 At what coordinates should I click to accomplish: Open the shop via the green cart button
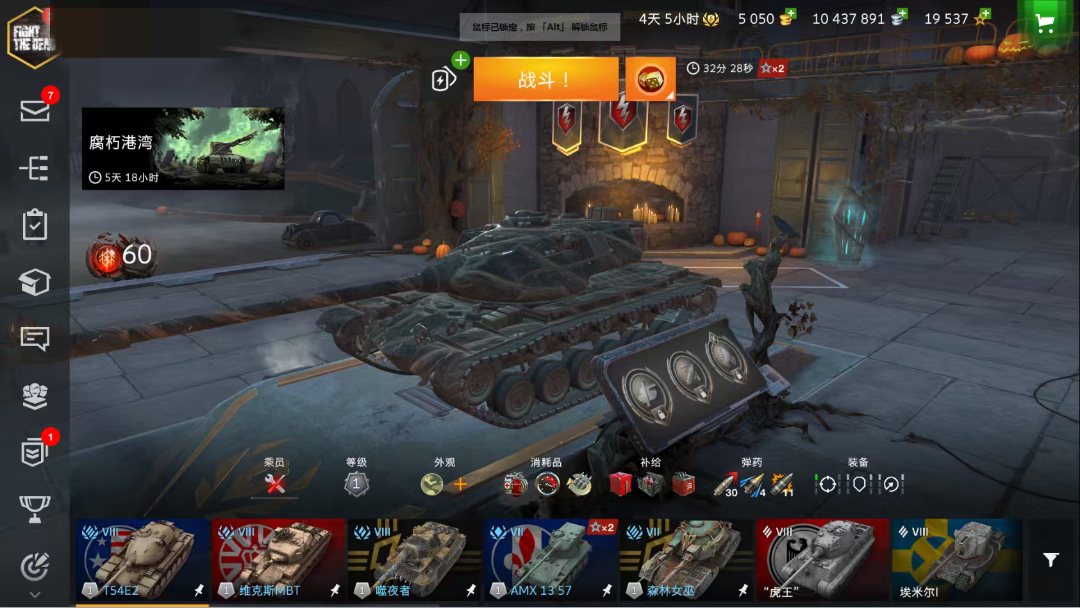pyautogui.click(x=1046, y=24)
